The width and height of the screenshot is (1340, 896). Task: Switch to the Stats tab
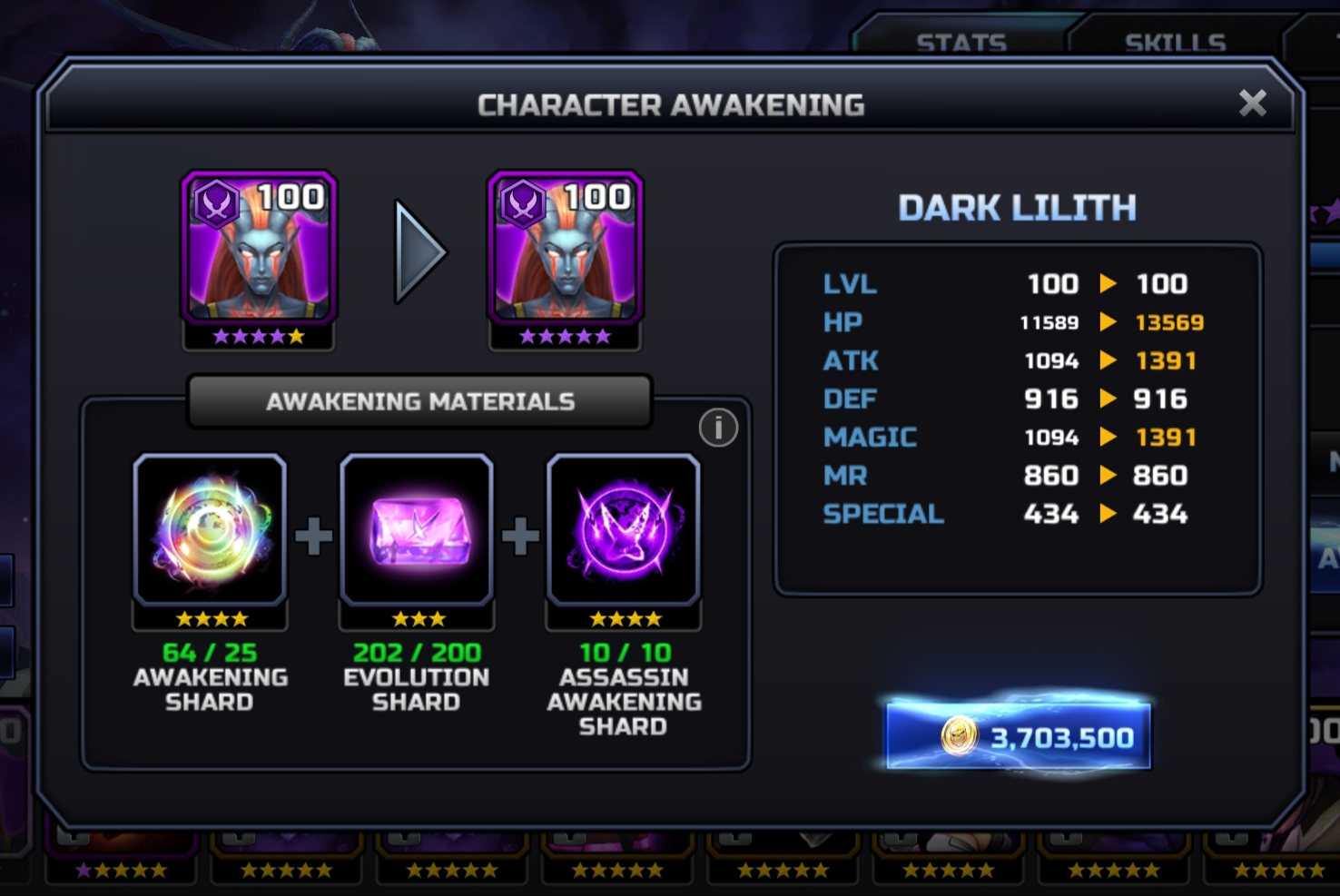point(961,42)
